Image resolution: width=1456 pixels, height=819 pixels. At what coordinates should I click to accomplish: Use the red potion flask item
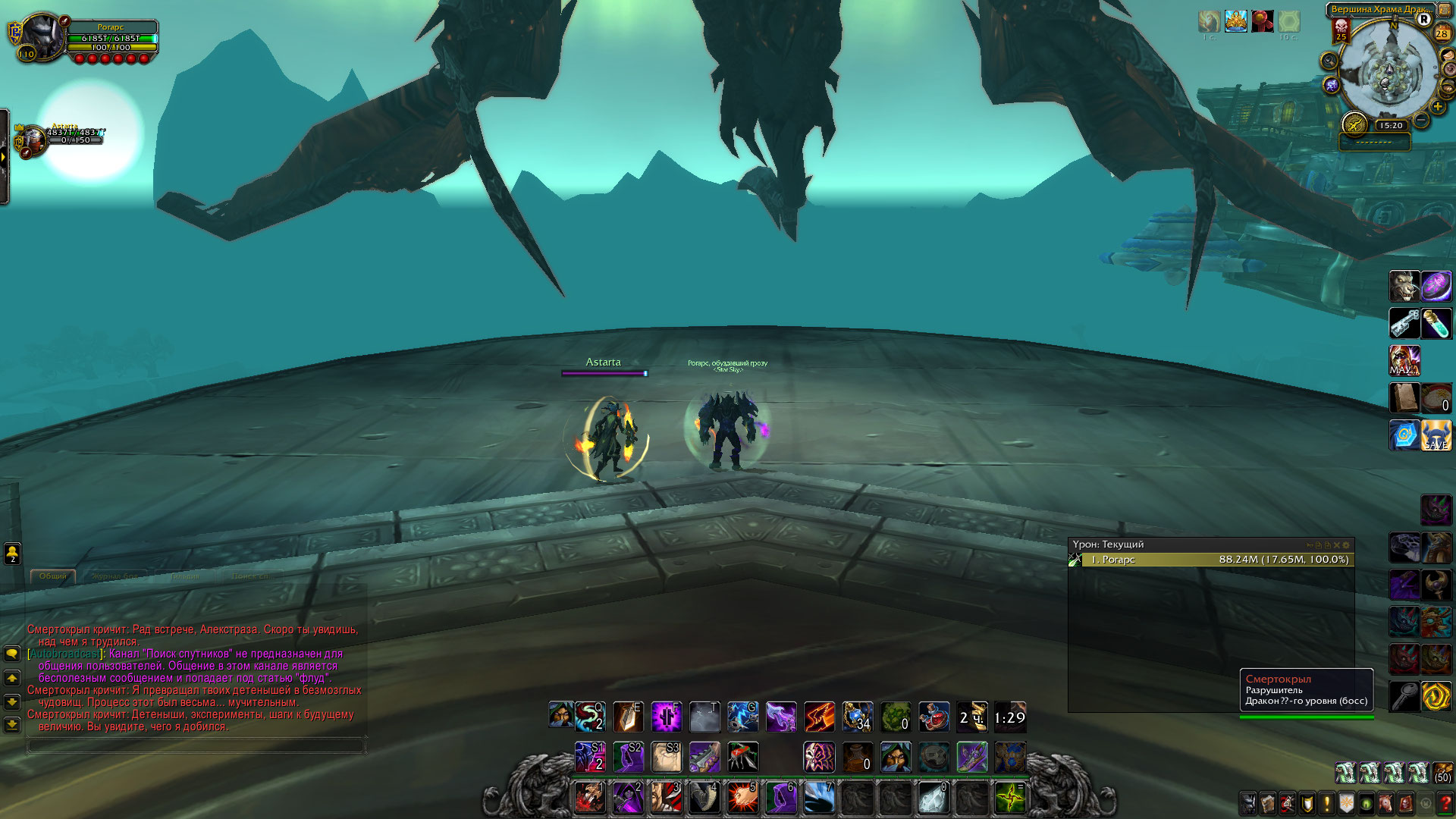tap(934, 717)
